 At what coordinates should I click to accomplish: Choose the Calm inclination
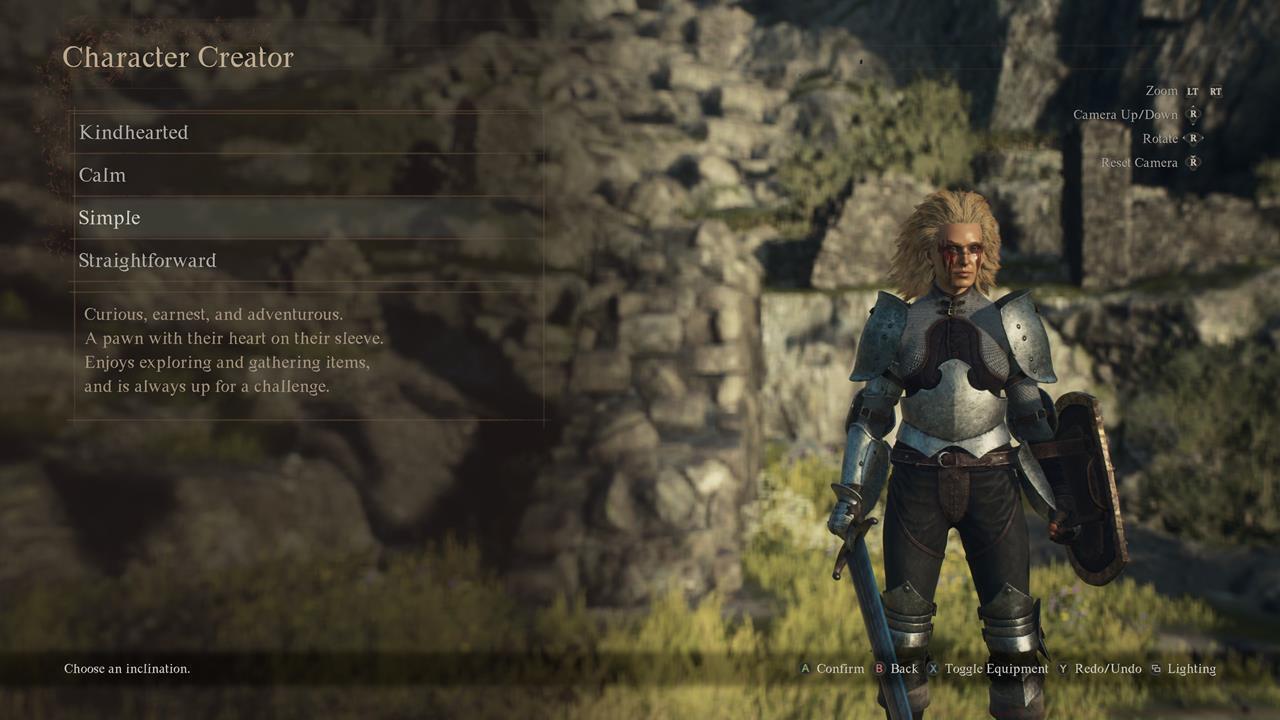(103, 175)
